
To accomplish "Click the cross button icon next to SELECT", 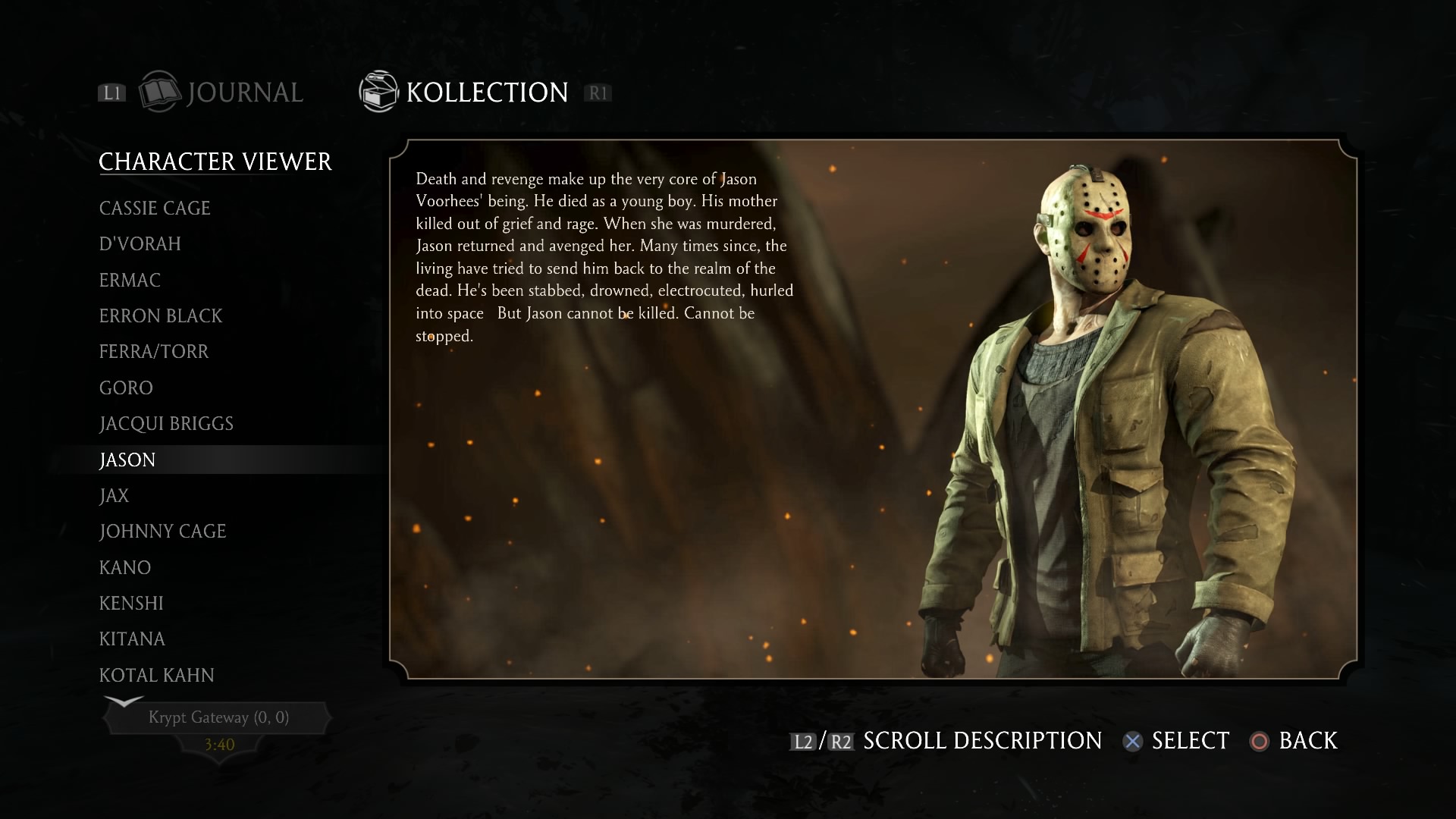I will [x=1132, y=742].
